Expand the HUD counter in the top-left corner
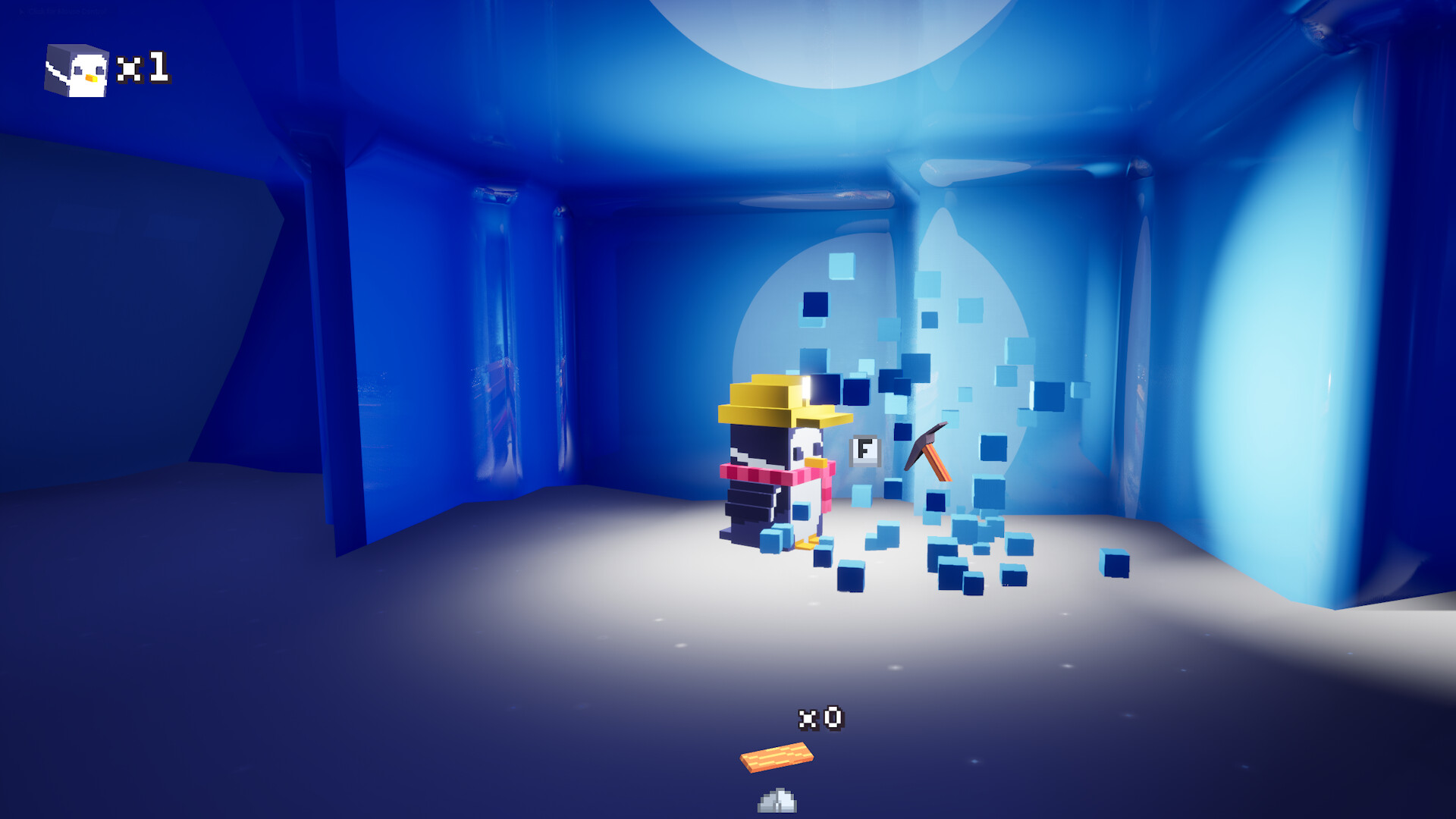Screen dimensions: 1456x819 [99, 71]
